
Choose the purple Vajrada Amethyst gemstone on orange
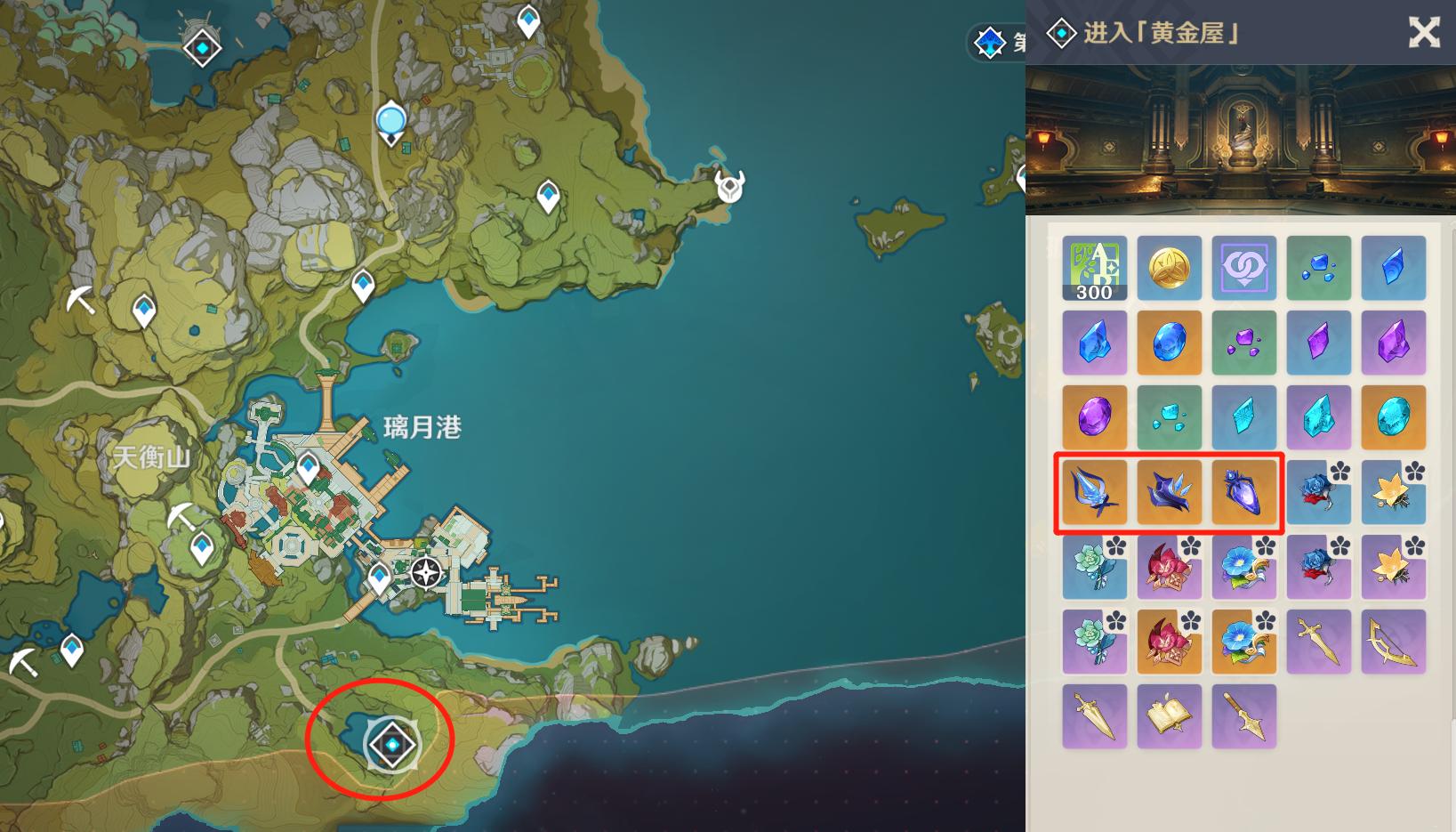point(1094,417)
